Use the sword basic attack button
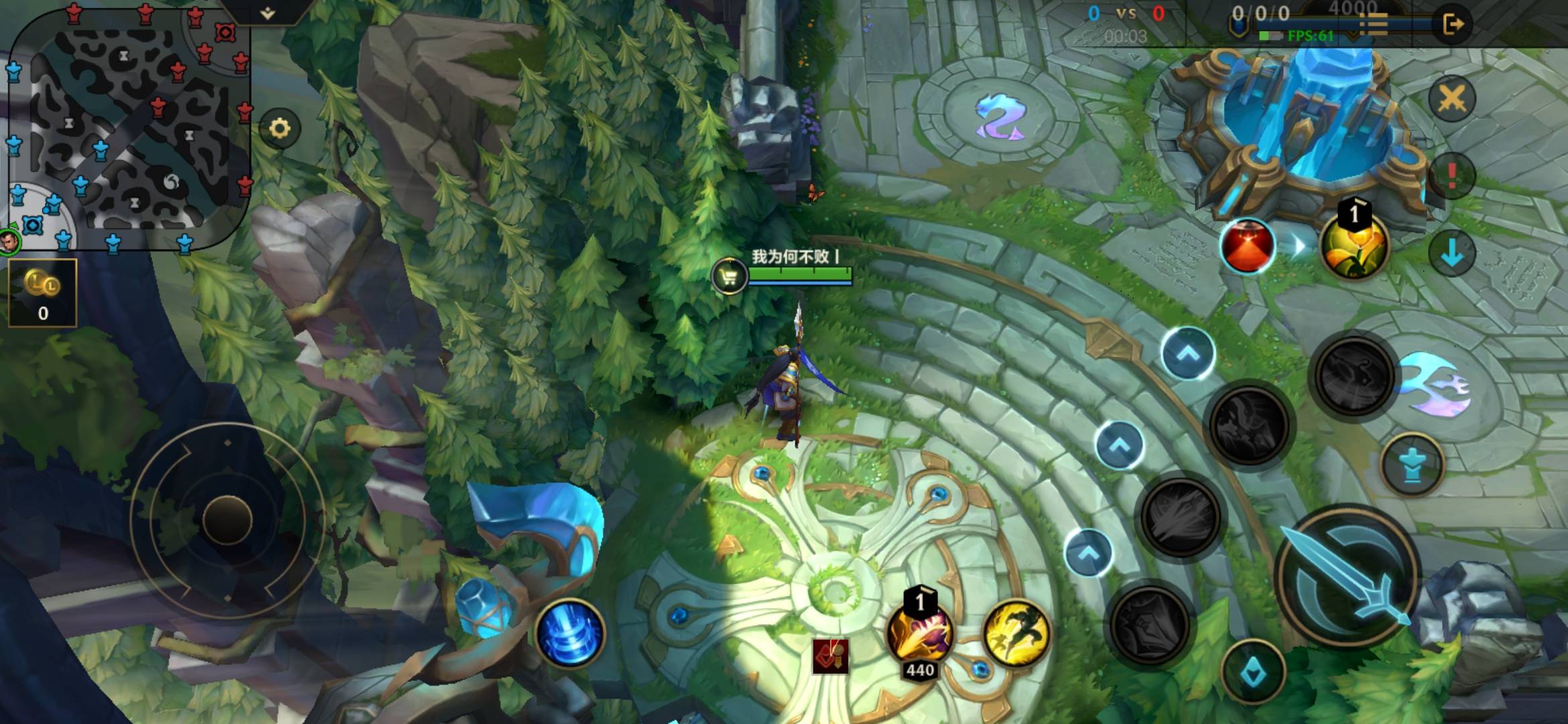The height and width of the screenshot is (724, 1568). click(x=1348, y=577)
